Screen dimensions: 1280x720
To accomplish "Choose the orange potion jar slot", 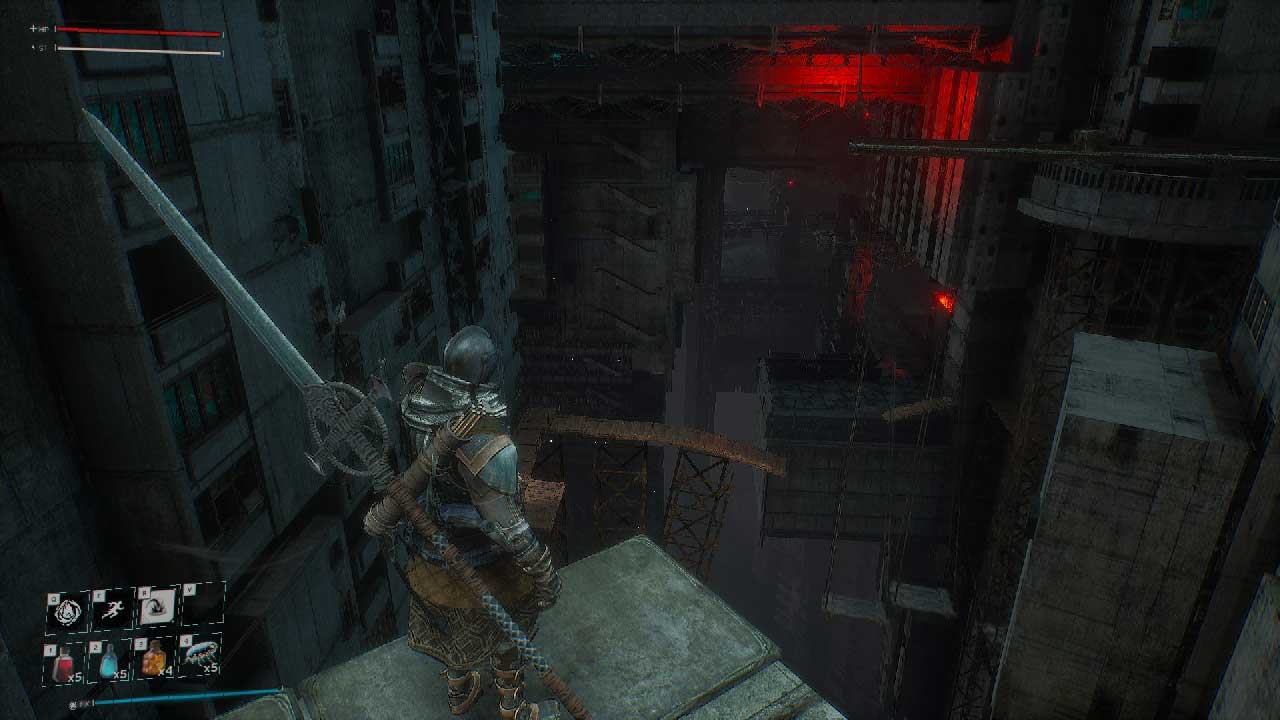I will (x=155, y=658).
